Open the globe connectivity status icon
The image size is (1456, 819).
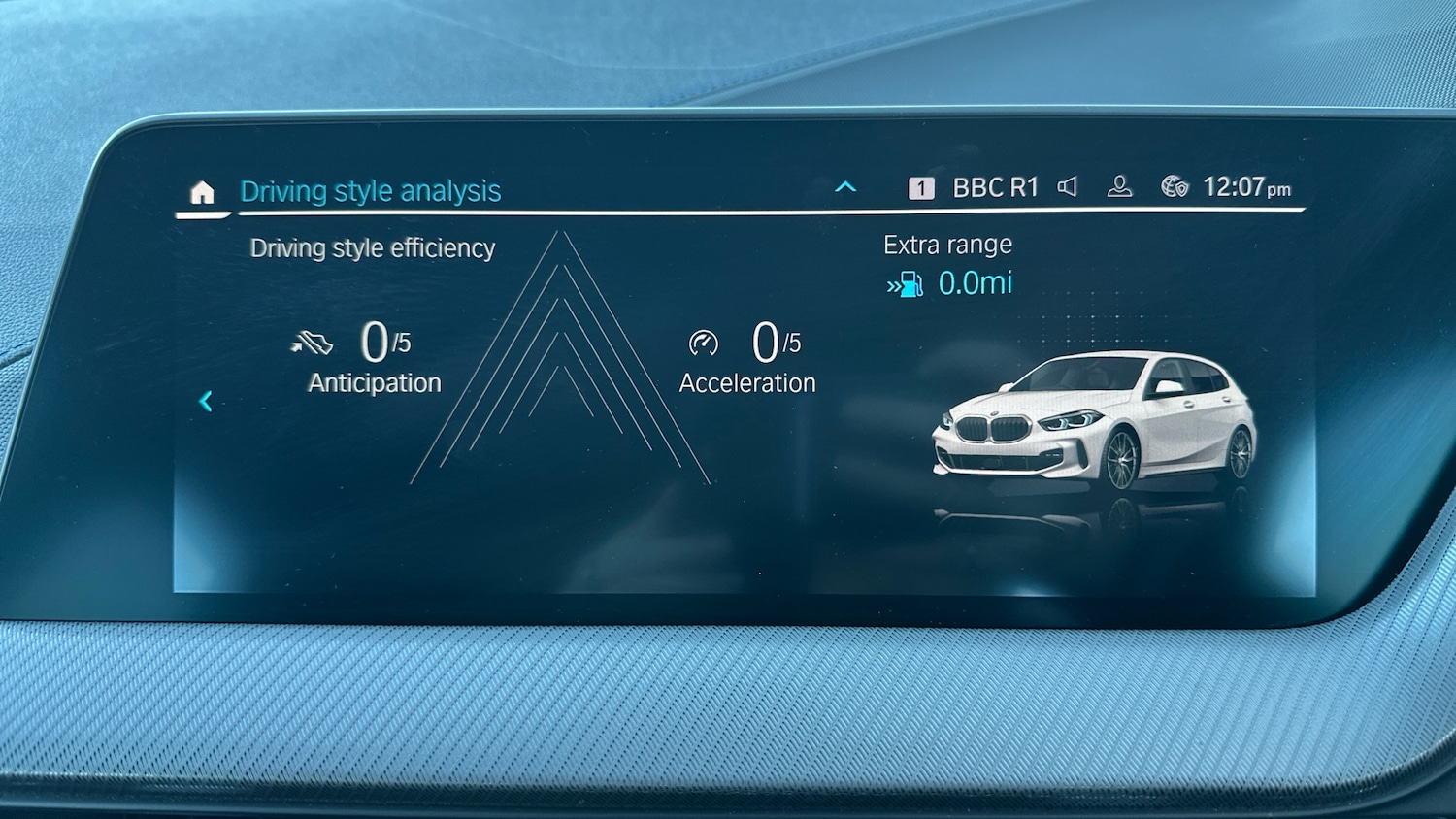coord(1175,186)
